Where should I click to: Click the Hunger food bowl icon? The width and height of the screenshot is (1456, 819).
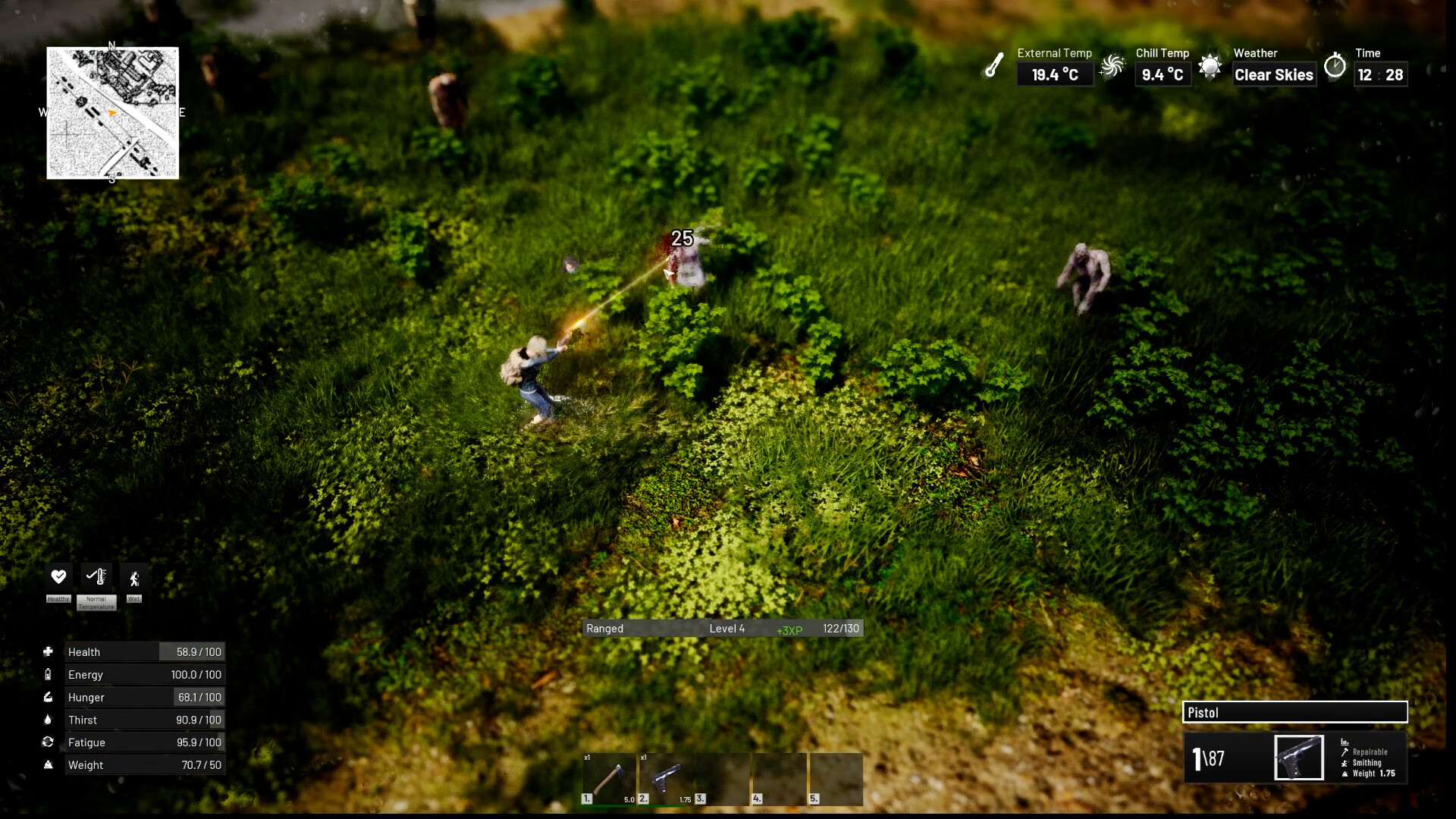(x=49, y=697)
